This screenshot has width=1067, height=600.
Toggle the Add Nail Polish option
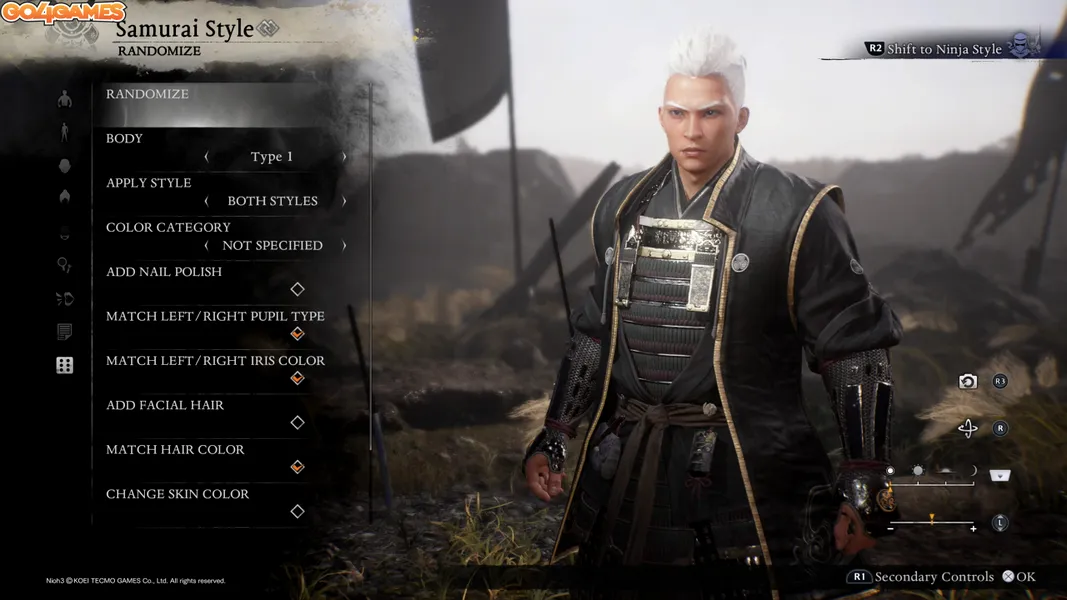(x=297, y=289)
